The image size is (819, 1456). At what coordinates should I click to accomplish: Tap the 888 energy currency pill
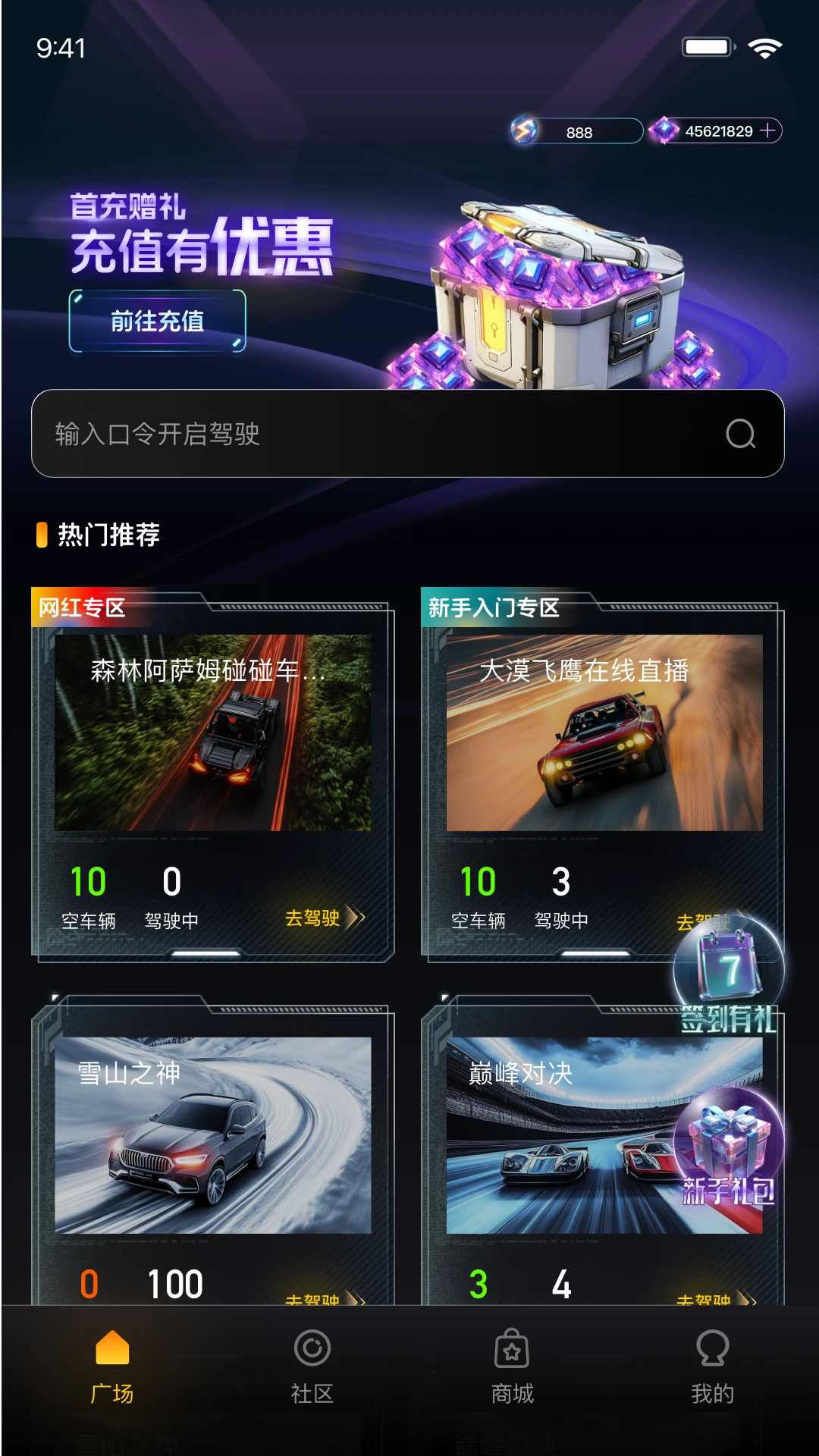[578, 131]
